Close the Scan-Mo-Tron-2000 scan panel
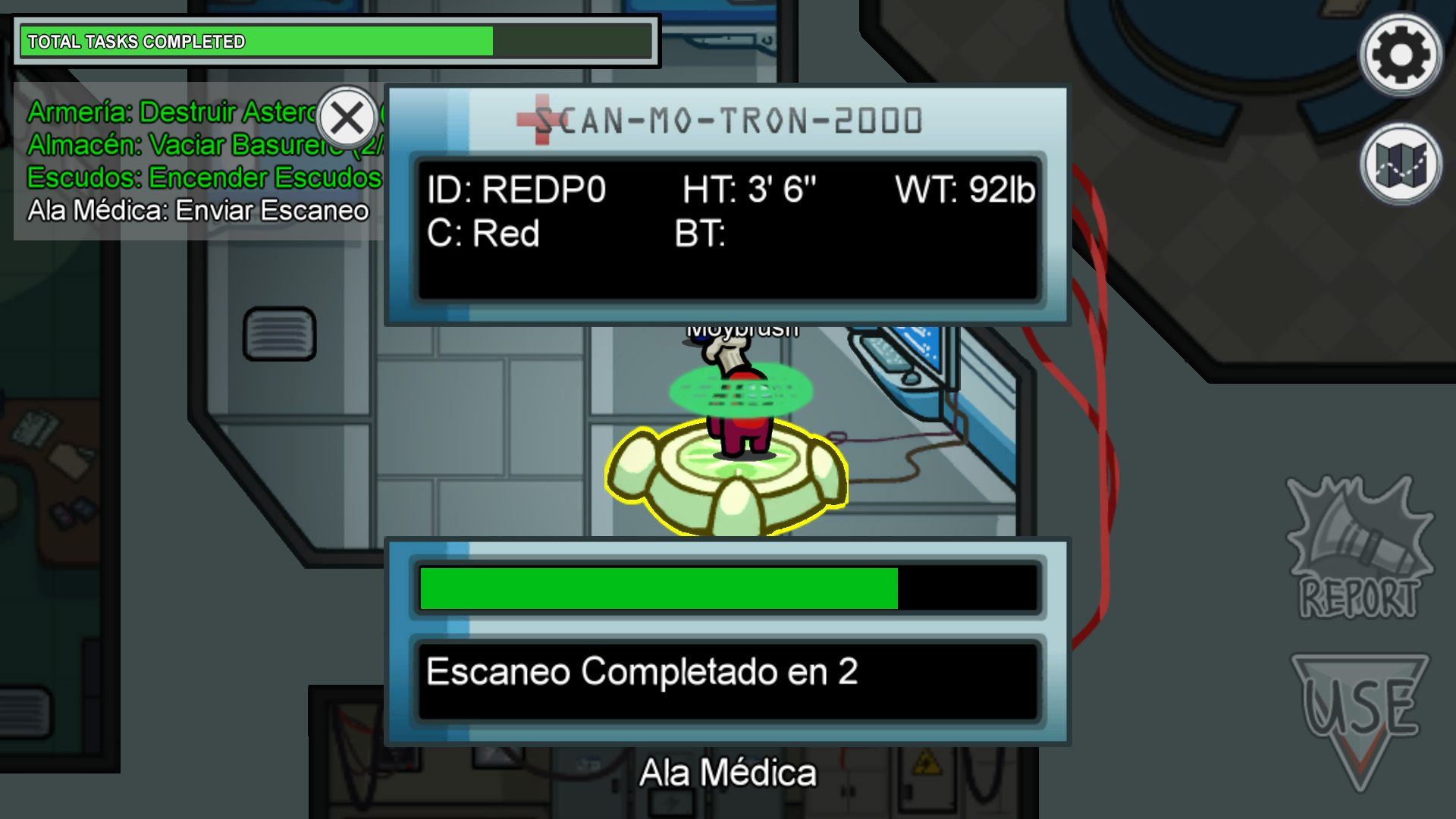Image resolution: width=1456 pixels, height=819 pixels. [x=347, y=118]
